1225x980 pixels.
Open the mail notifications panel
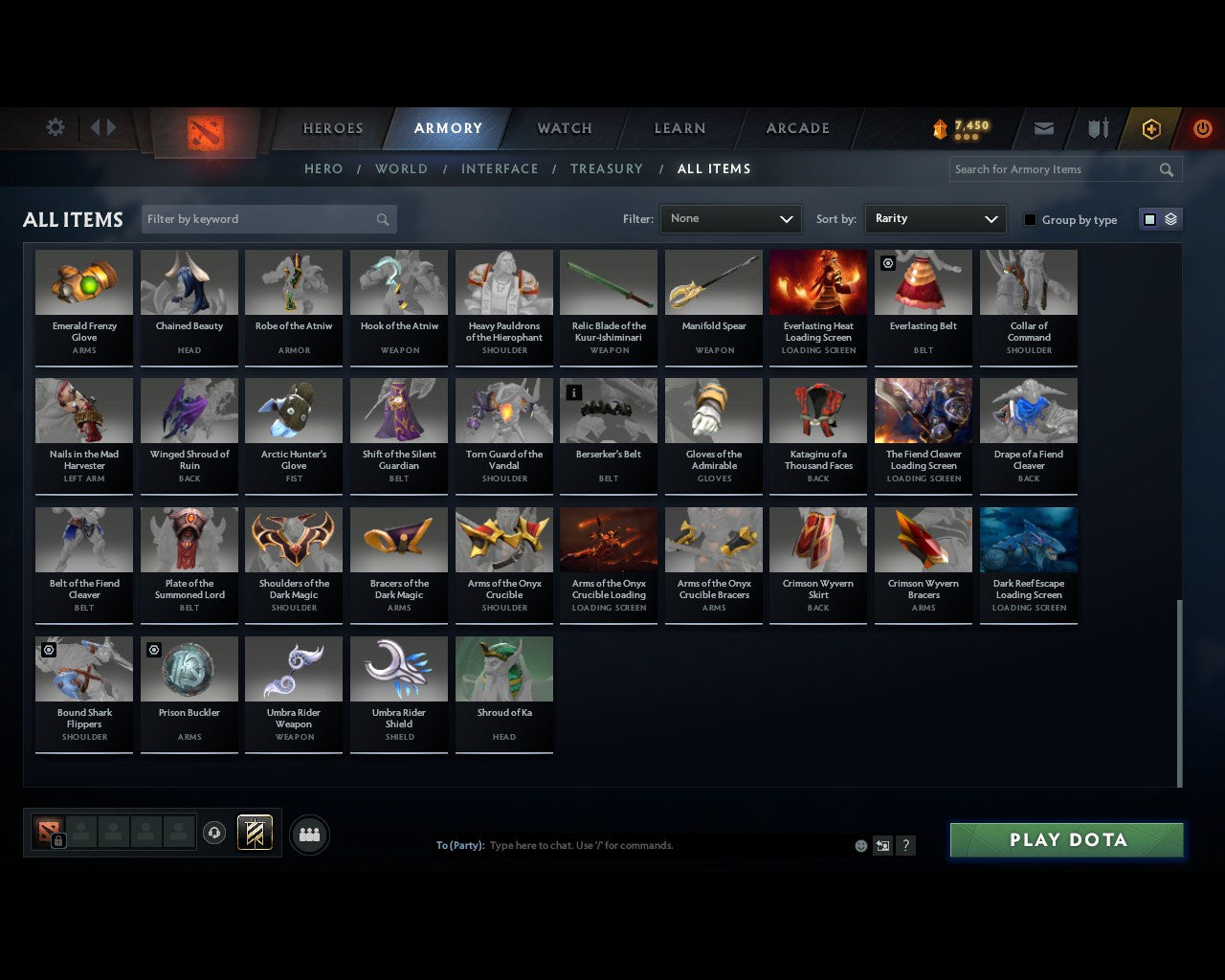pyautogui.click(x=1044, y=127)
